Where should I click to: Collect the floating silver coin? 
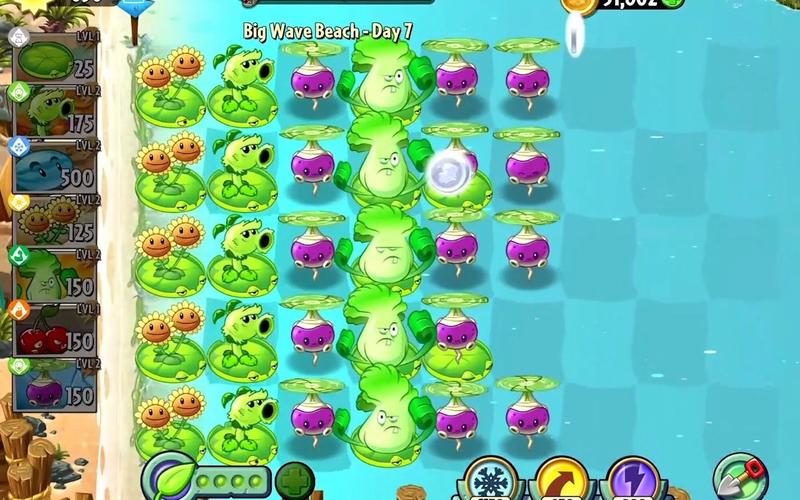click(447, 172)
